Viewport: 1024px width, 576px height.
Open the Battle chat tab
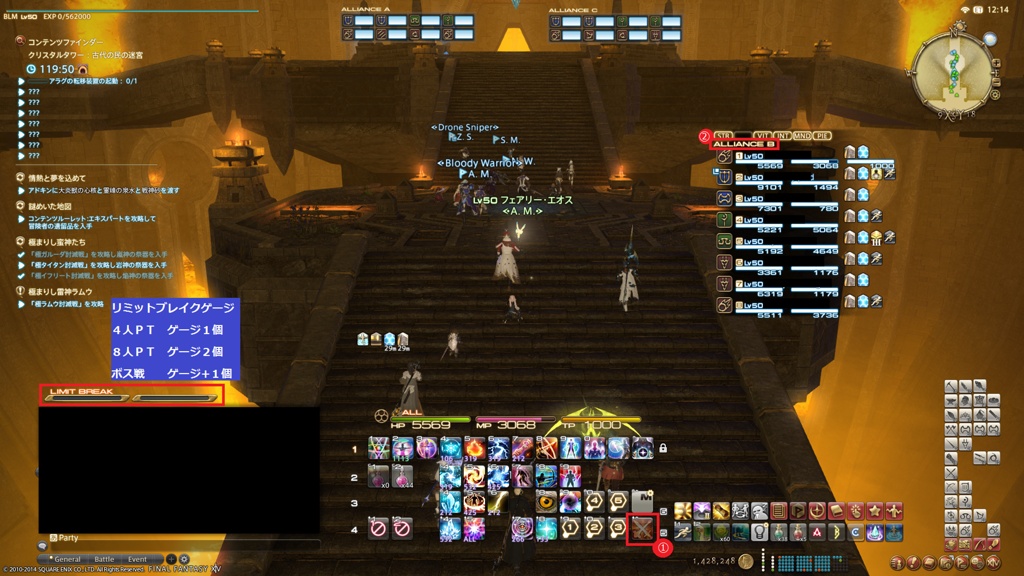[x=104, y=559]
